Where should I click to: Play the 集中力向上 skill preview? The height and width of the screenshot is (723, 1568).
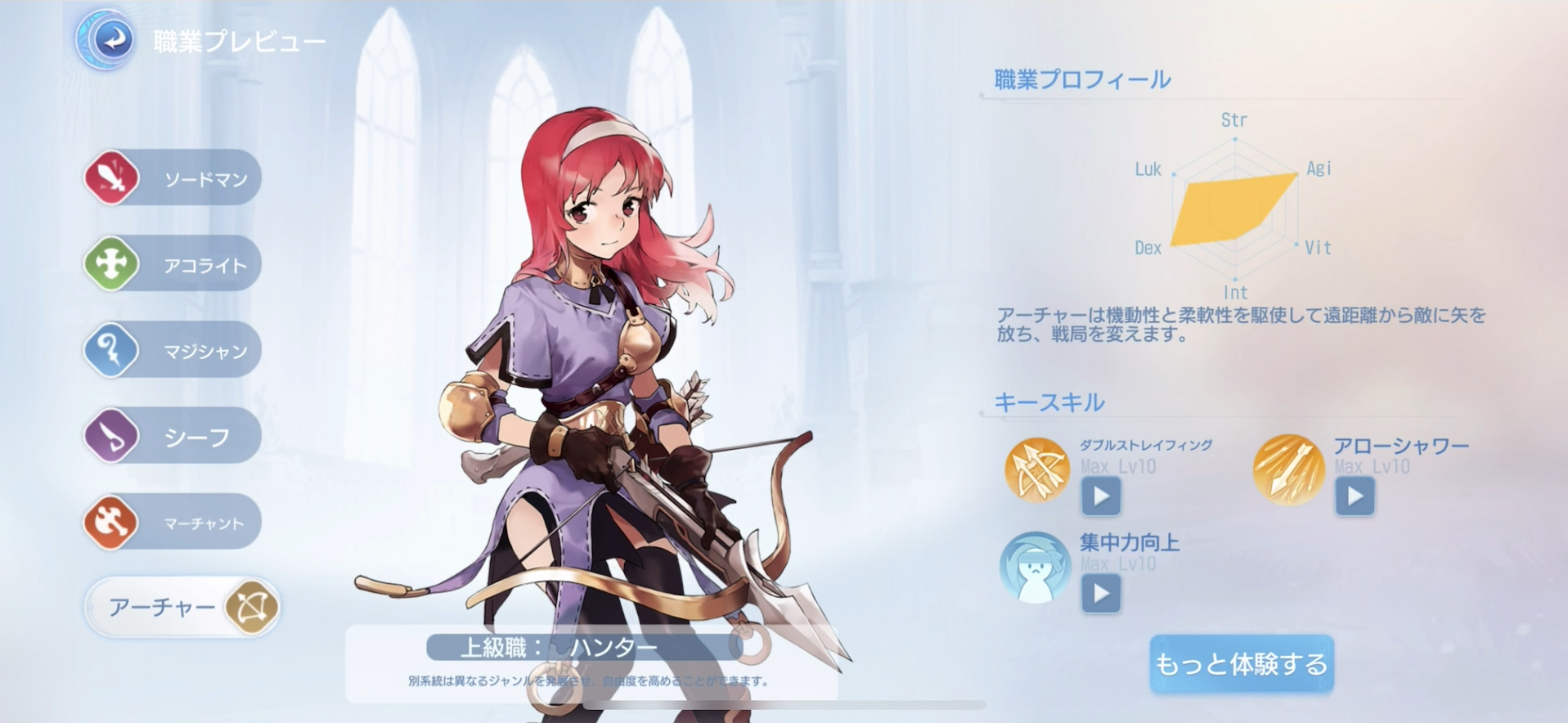pyautogui.click(x=1100, y=595)
